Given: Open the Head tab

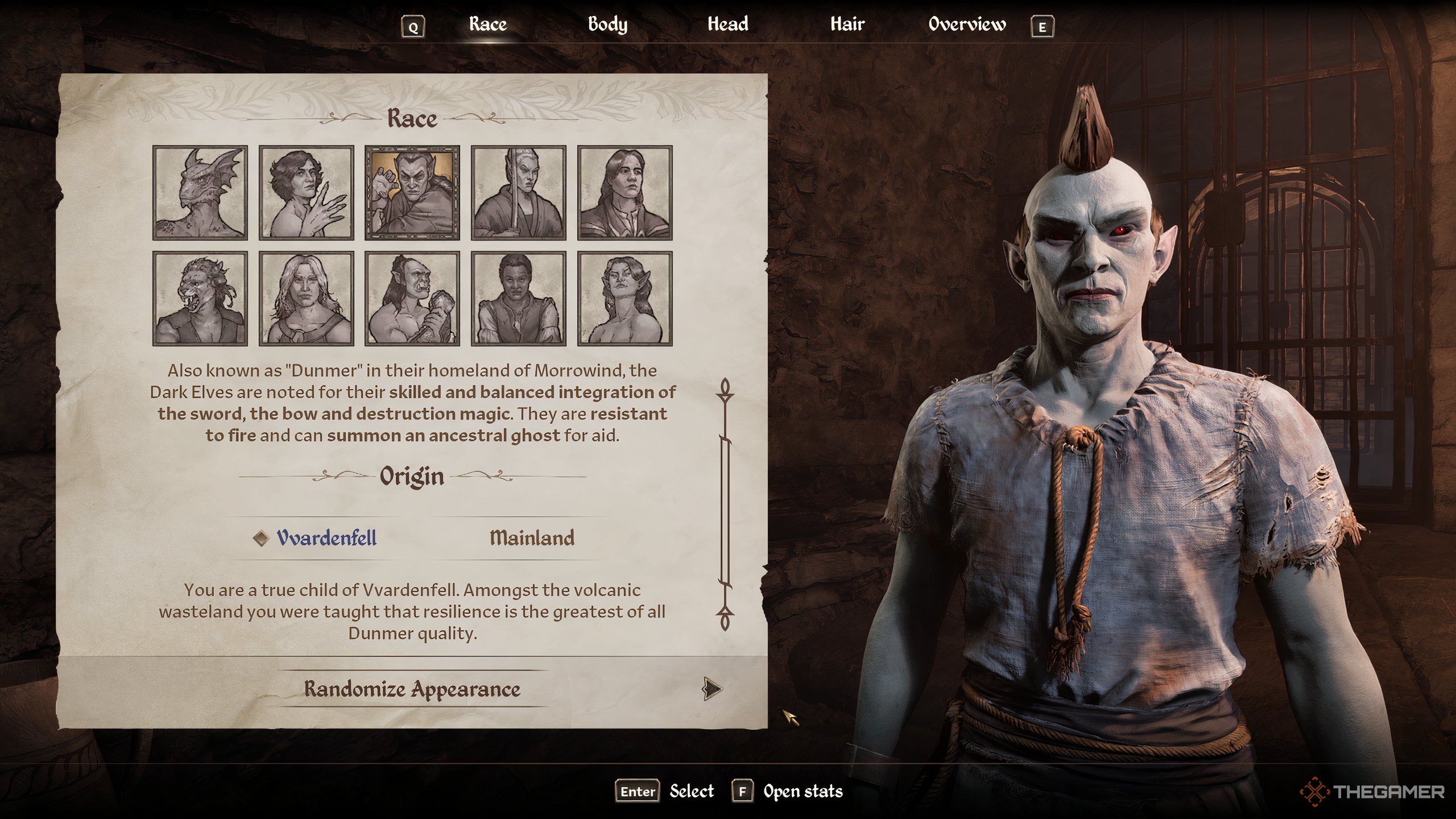Looking at the screenshot, I should pyautogui.click(x=727, y=24).
